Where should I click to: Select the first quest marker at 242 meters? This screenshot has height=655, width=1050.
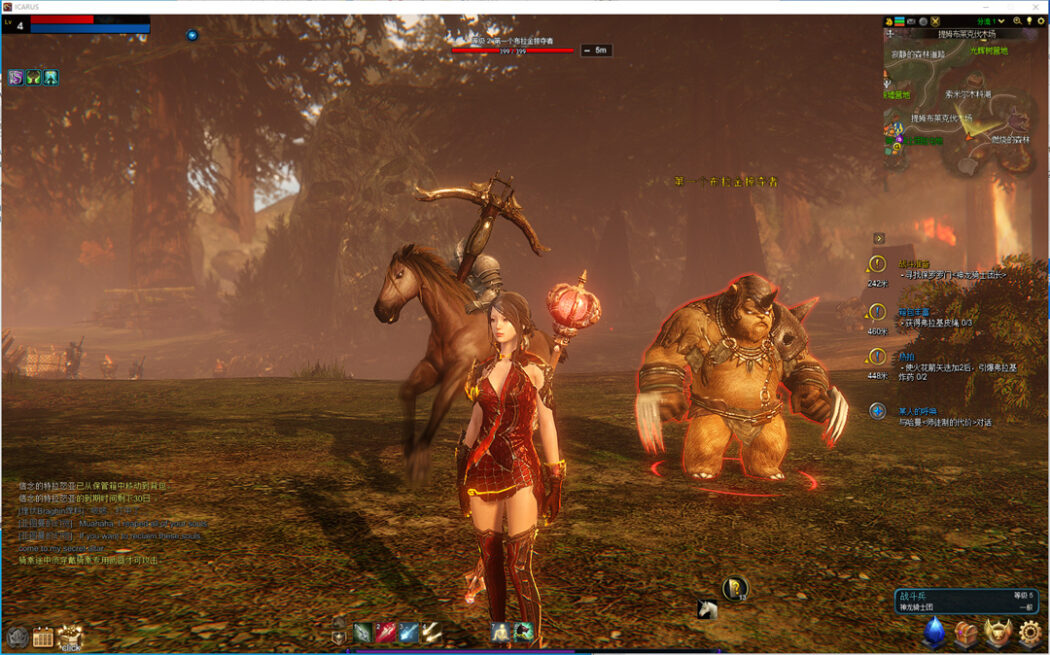click(877, 264)
